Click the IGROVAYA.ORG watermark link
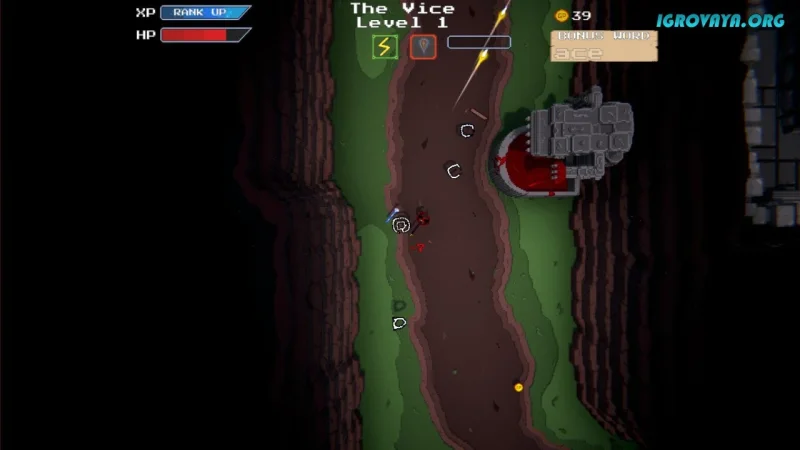Image resolution: width=800 pixels, height=450 pixels. [x=720, y=20]
